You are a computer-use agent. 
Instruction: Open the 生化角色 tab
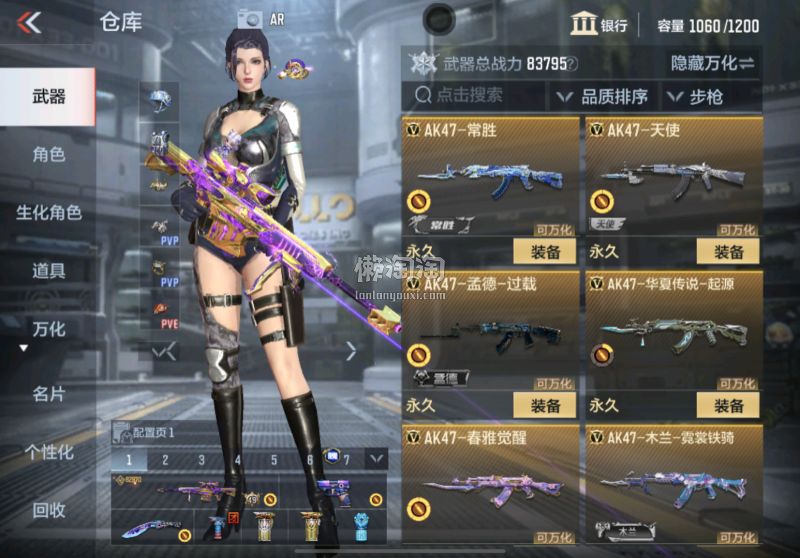pos(48,212)
